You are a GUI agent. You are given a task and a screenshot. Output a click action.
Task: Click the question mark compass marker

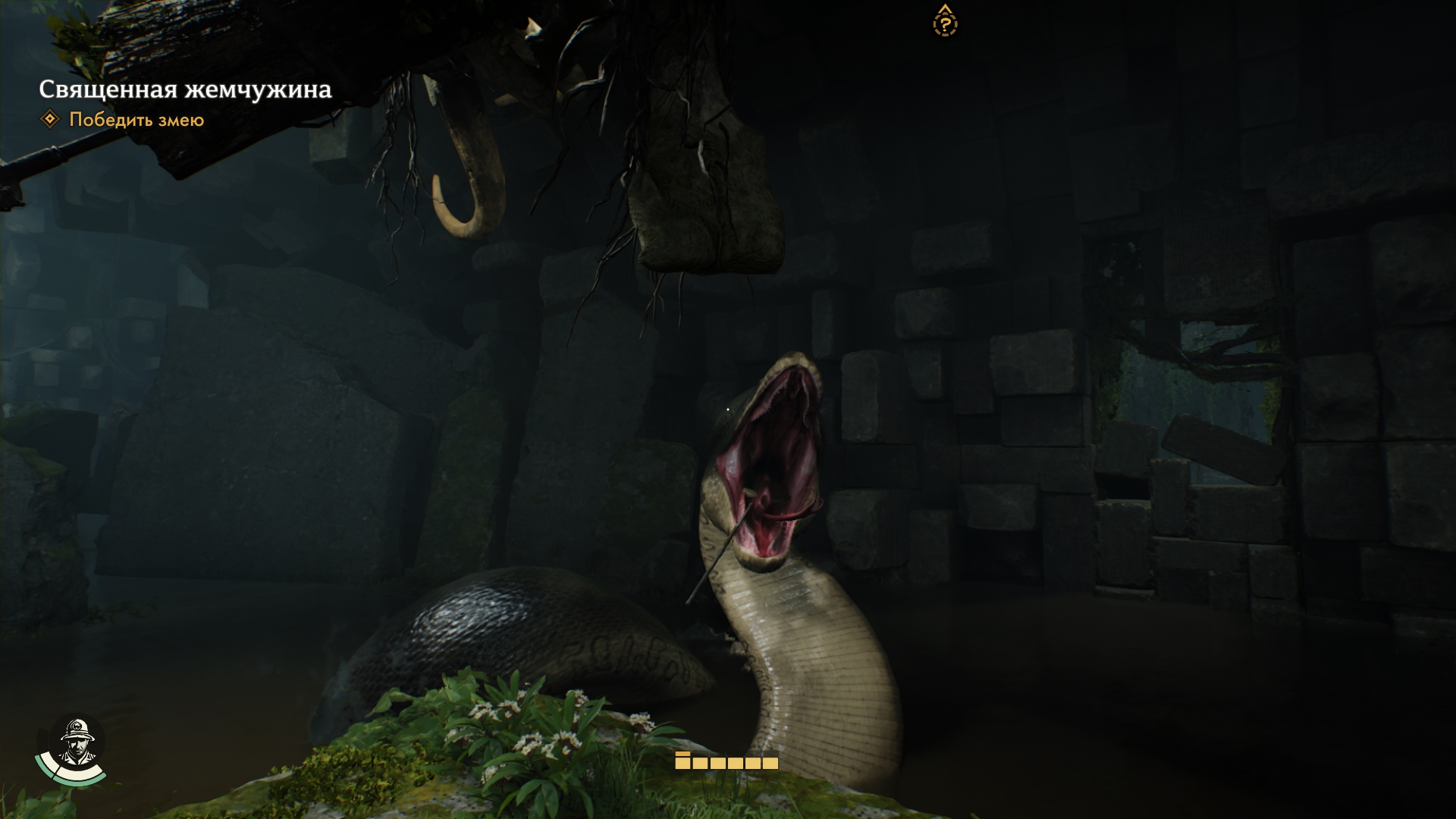[x=944, y=22]
